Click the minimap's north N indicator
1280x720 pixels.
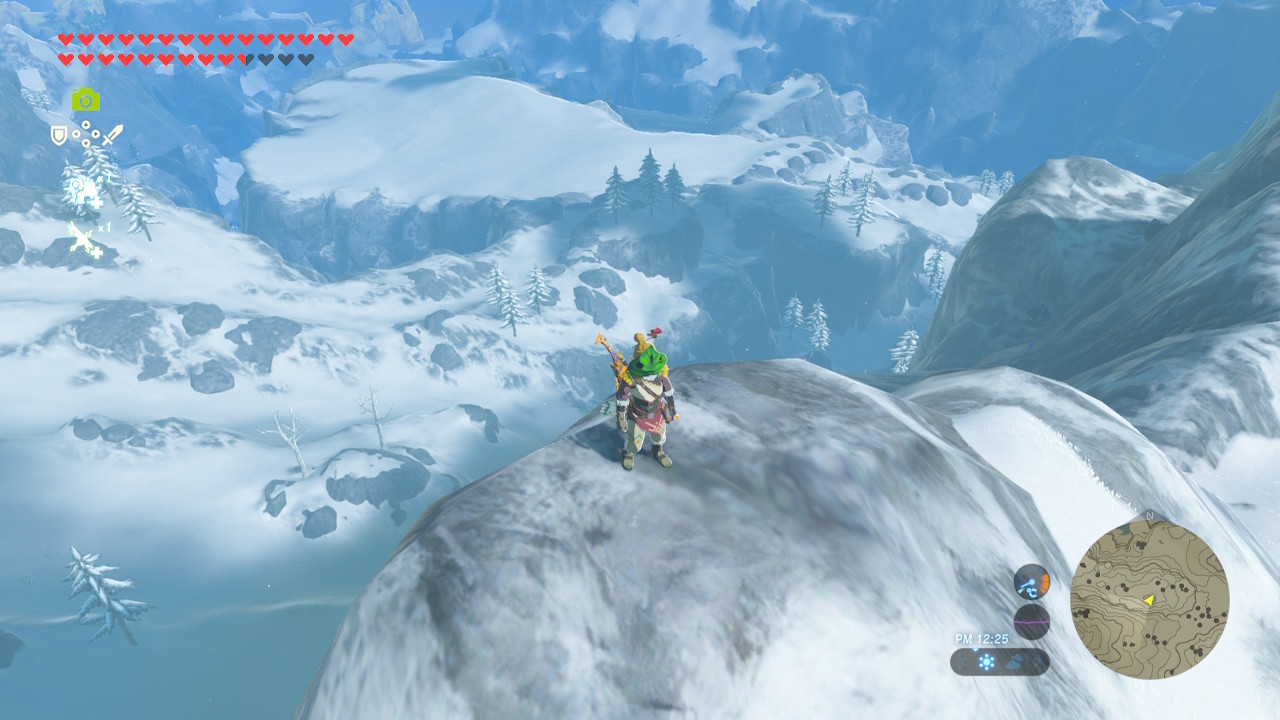[1149, 516]
